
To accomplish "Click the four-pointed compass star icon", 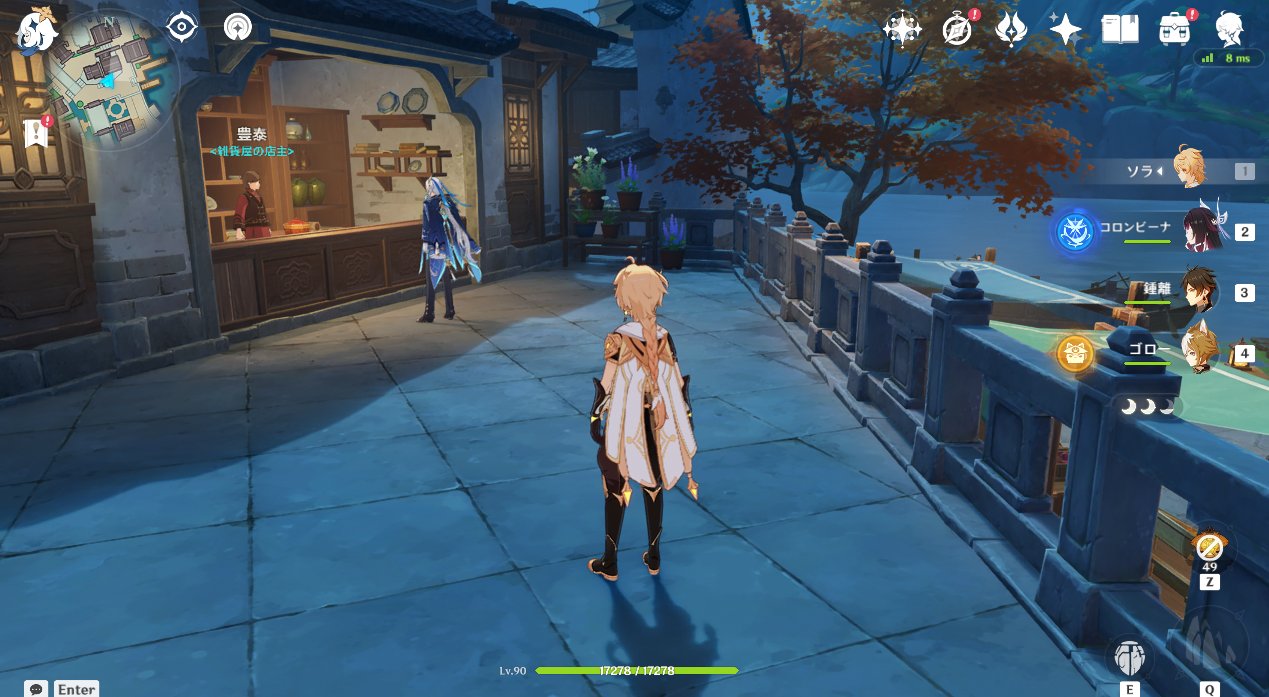I will point(902,29).
